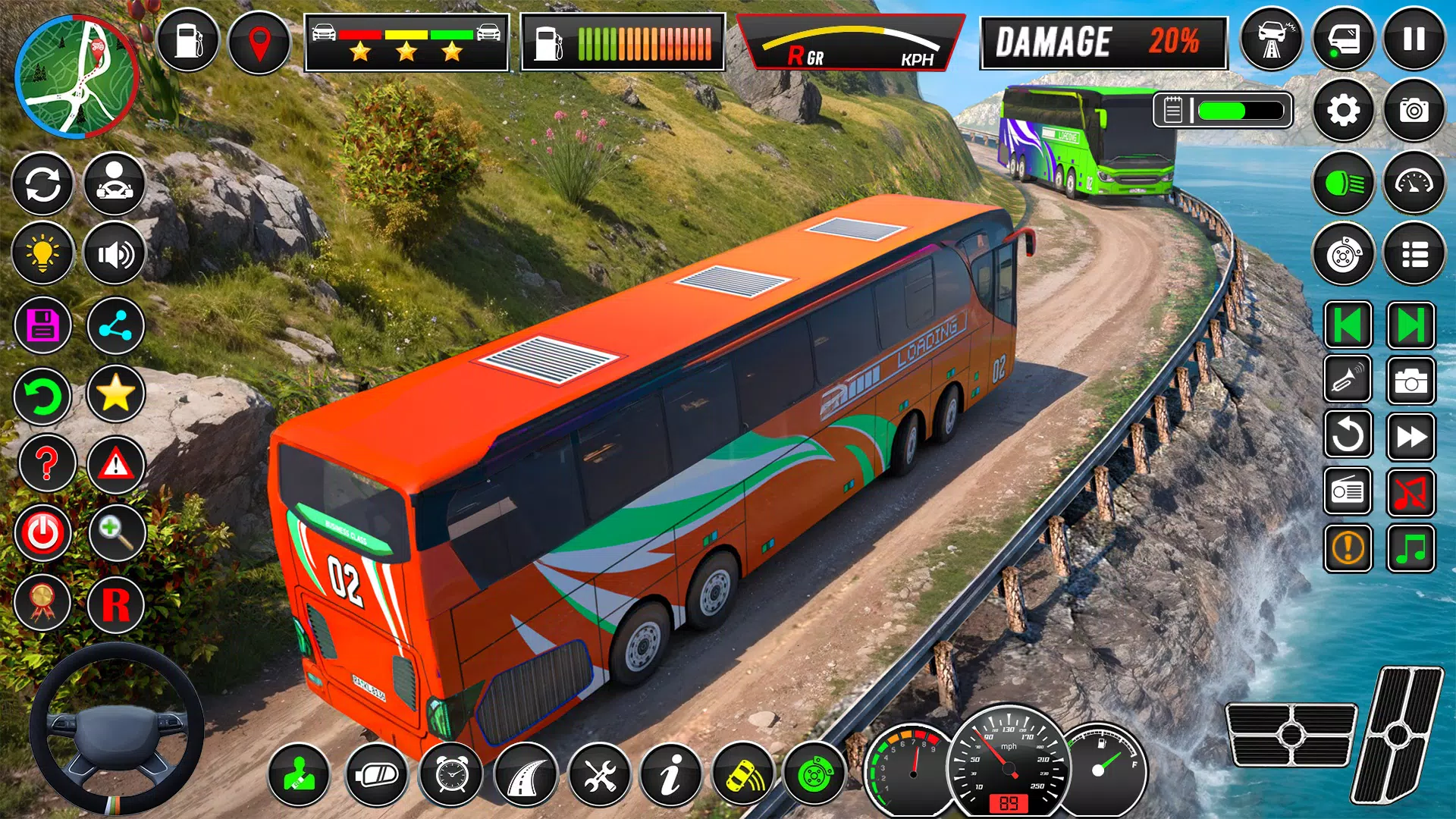Toggle the headlight bulb button
1456x819 pixels.
[42, 253]
